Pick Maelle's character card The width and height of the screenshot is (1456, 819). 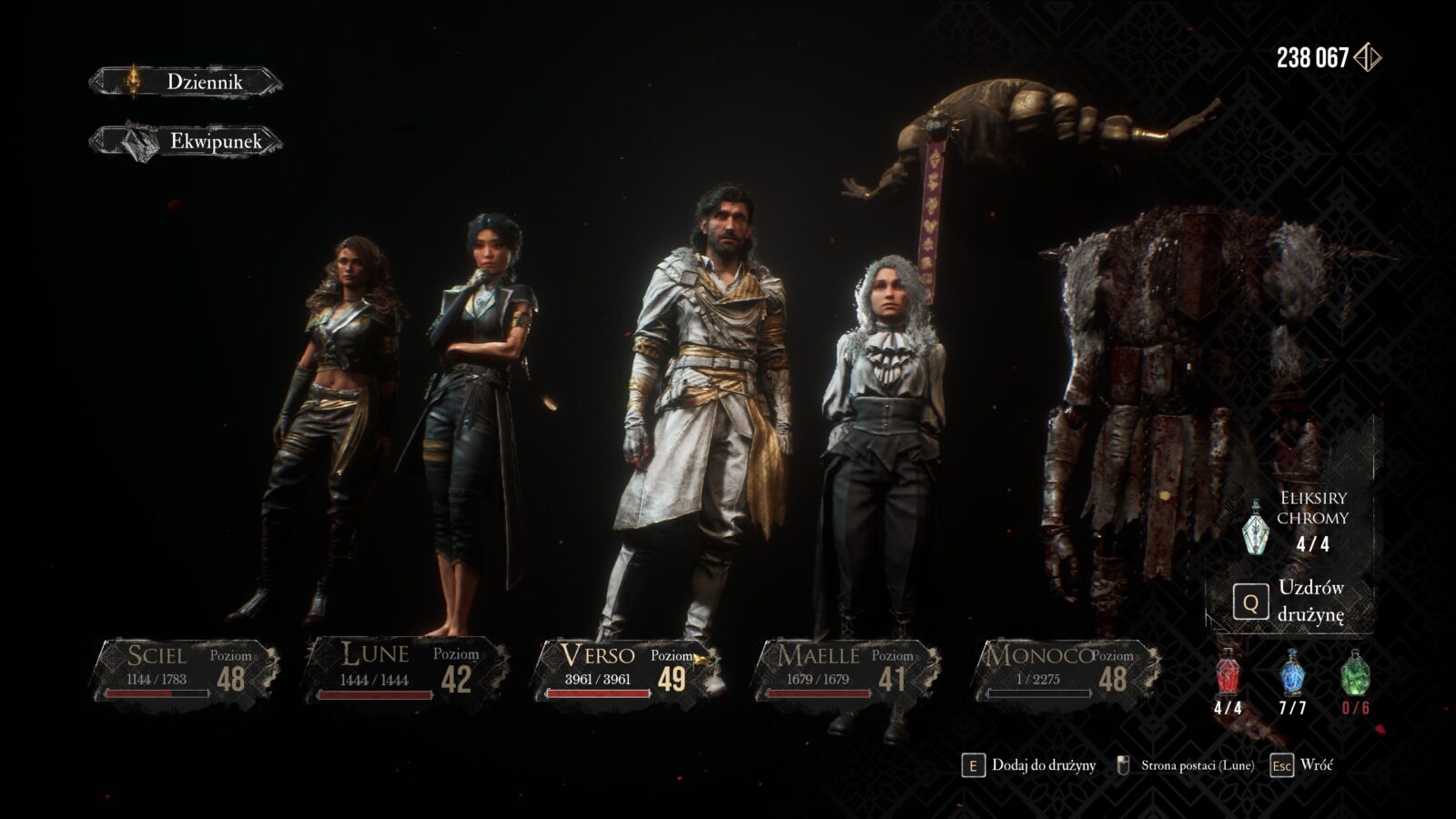(845, 670)
